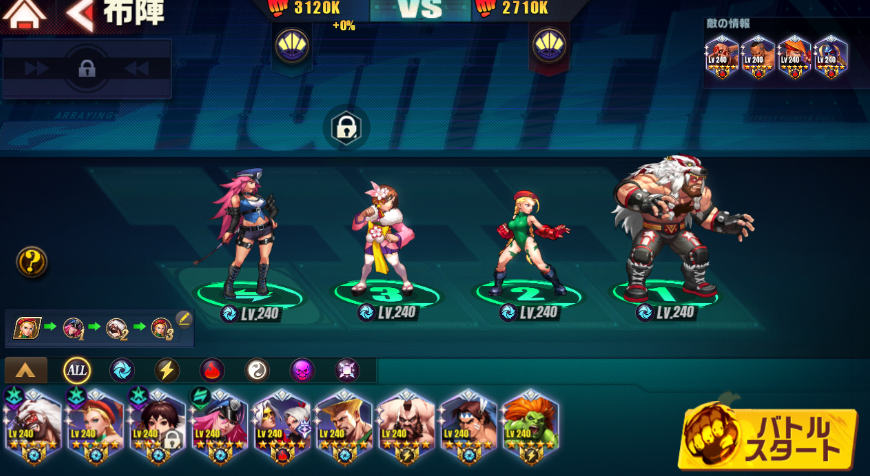
Task: Filter fighters by lightning bolt type
Action: 167,370
